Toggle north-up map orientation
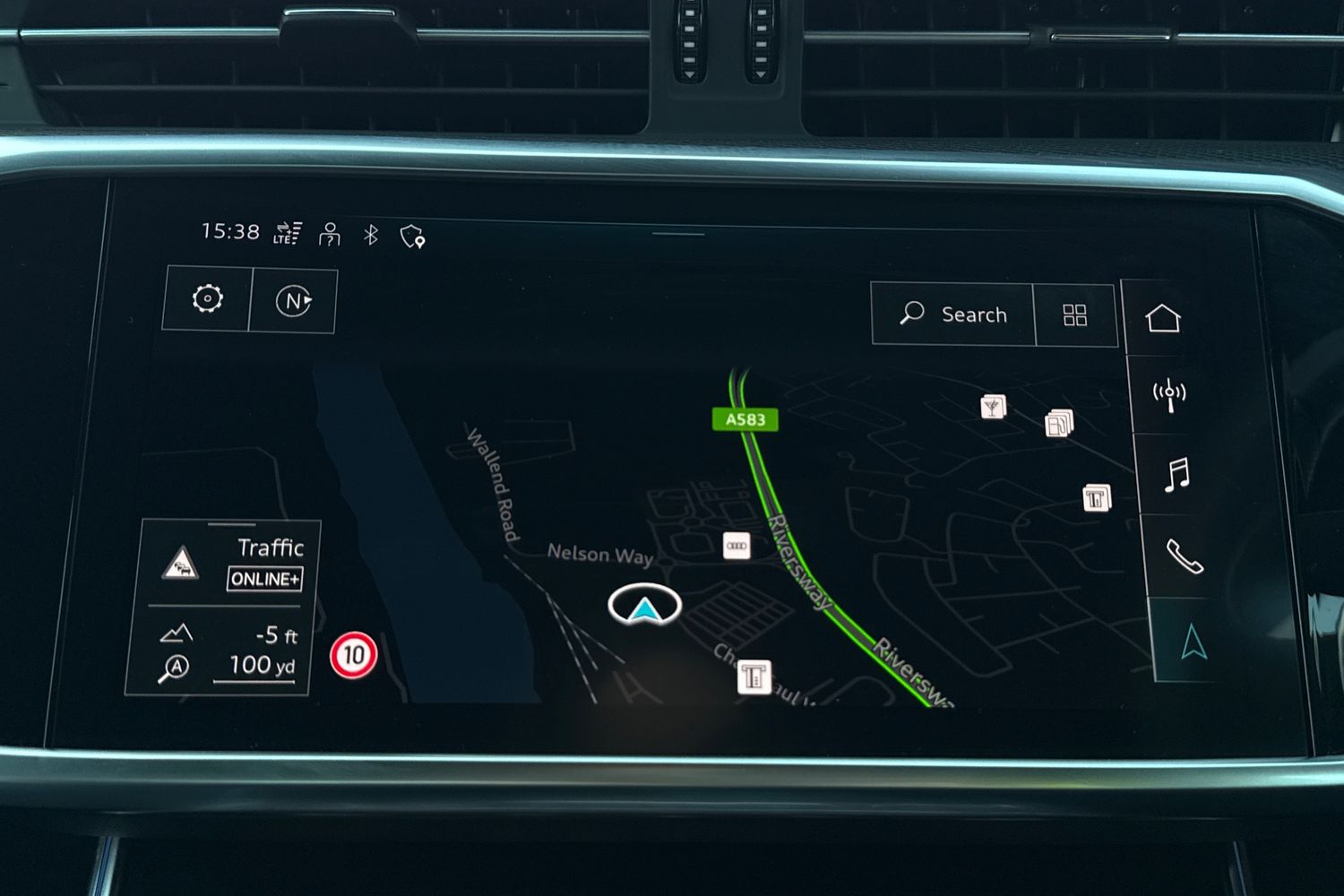The height and width of the screenshot is (896, 1344). 293,301
